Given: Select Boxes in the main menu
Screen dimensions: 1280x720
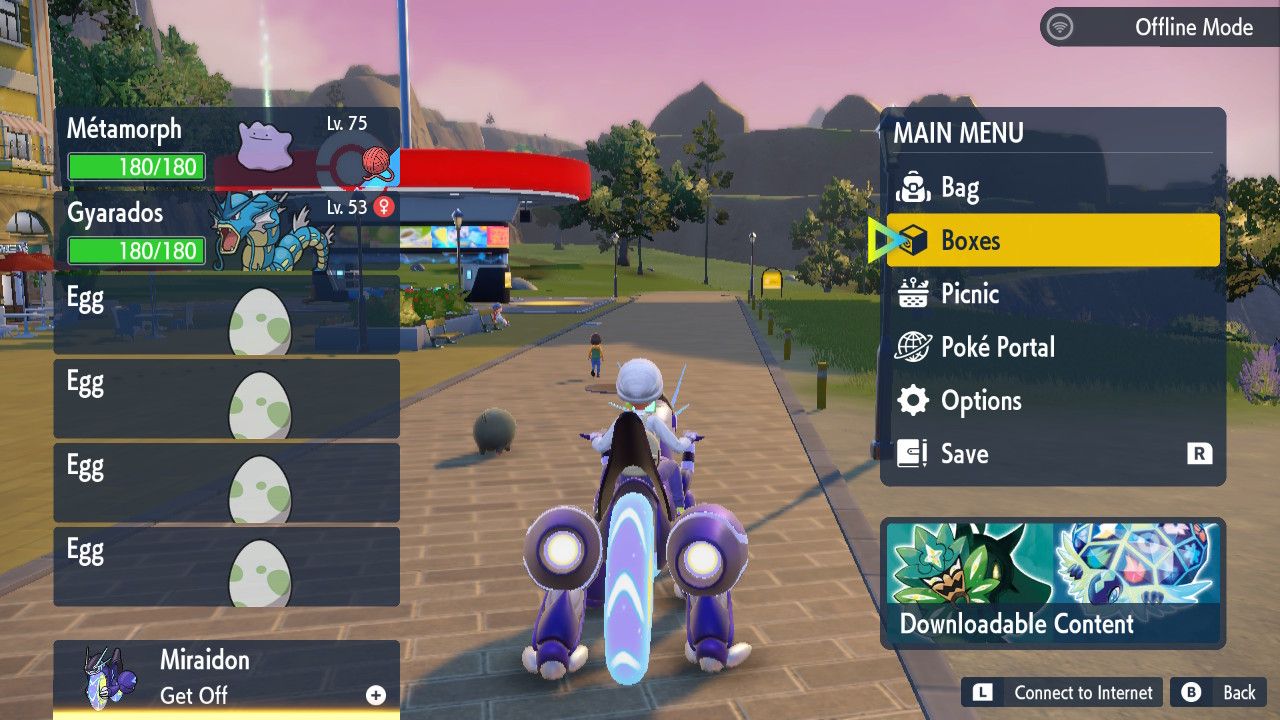Looking at the screenshot, I should [x=1052, y=240].
